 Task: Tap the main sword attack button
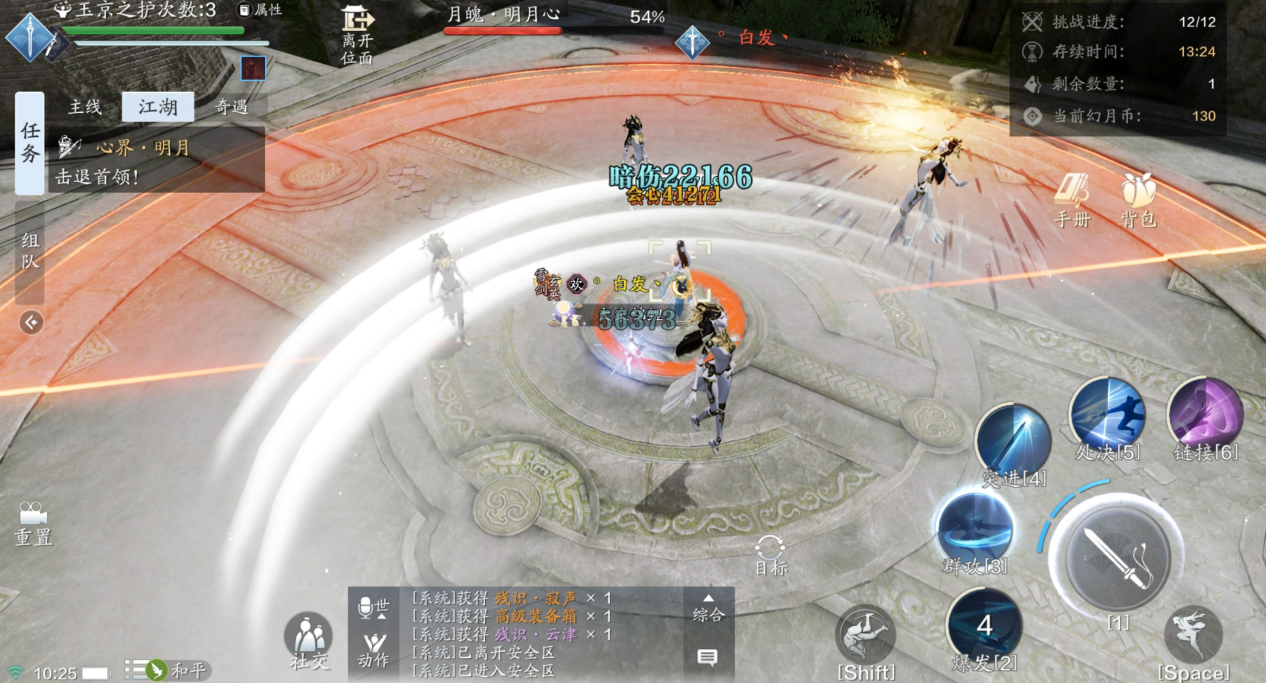click(x=1117, y=556)
